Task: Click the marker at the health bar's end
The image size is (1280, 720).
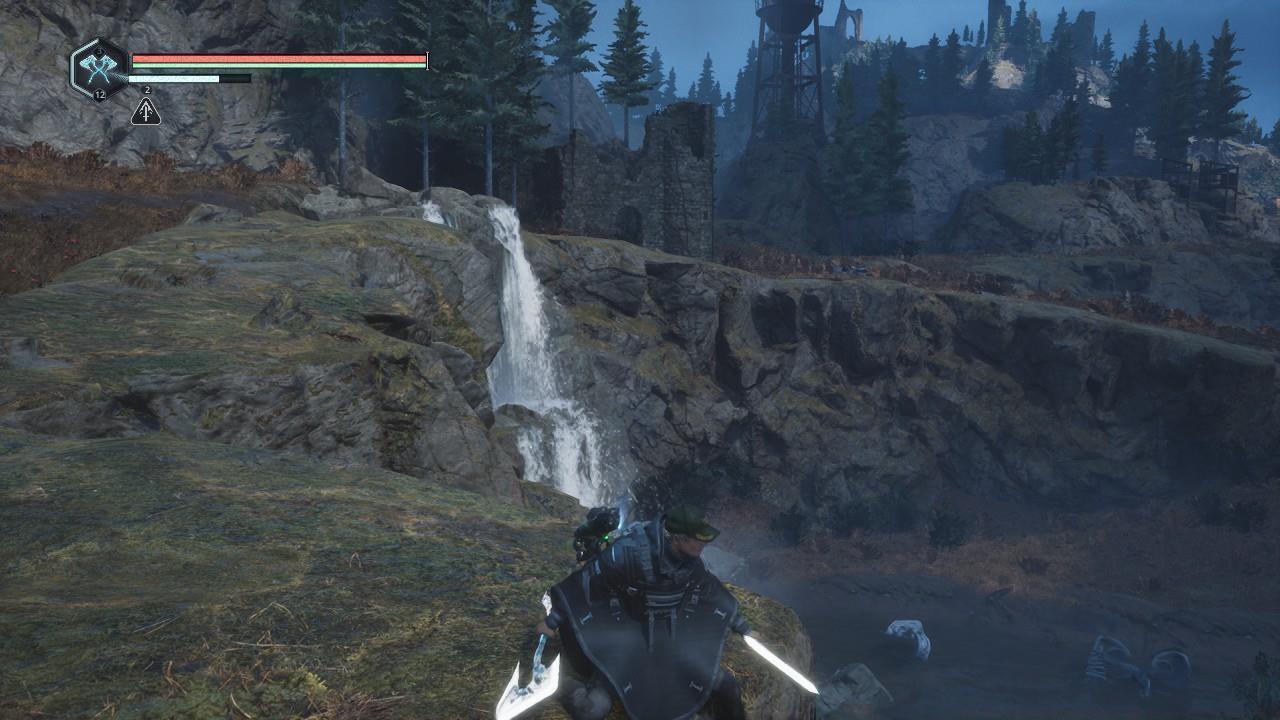Action: pos(427,60)
